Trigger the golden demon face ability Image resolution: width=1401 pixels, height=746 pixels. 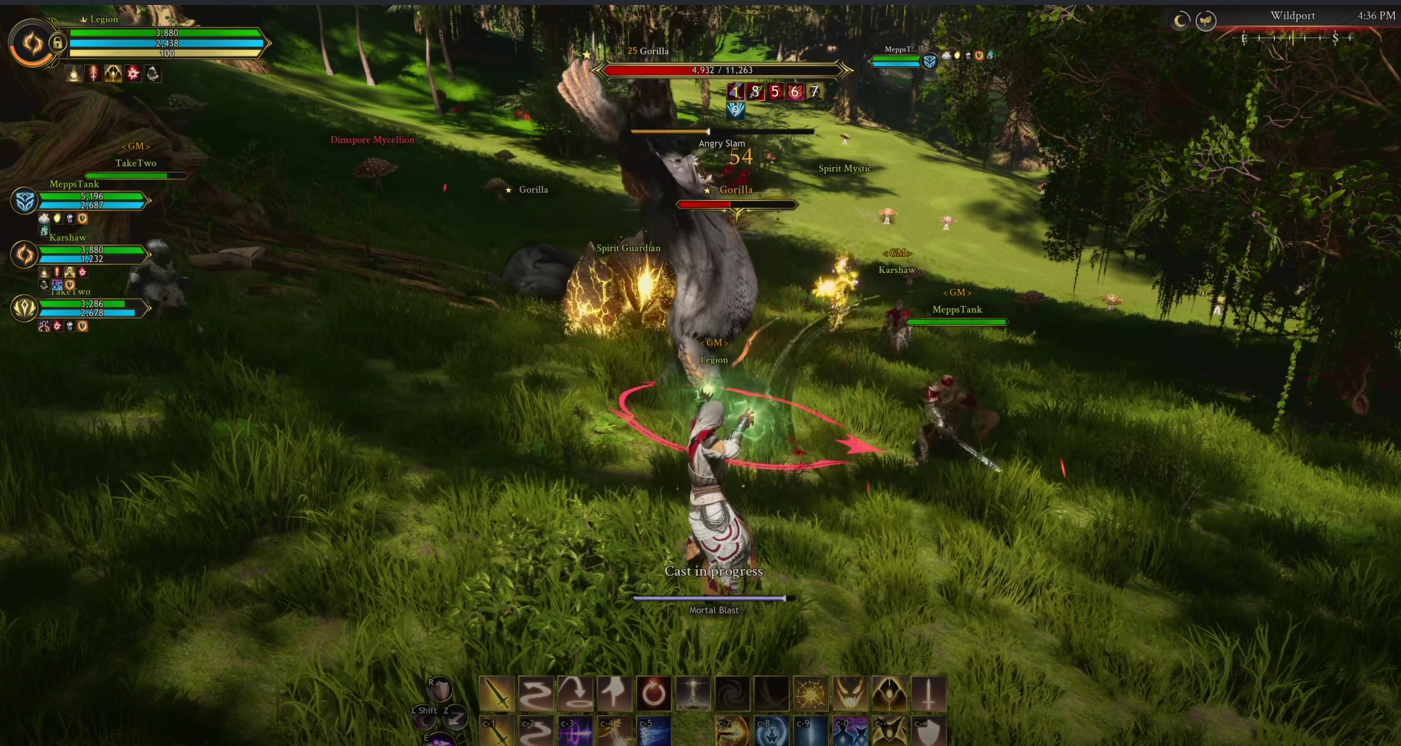point(850,693)
